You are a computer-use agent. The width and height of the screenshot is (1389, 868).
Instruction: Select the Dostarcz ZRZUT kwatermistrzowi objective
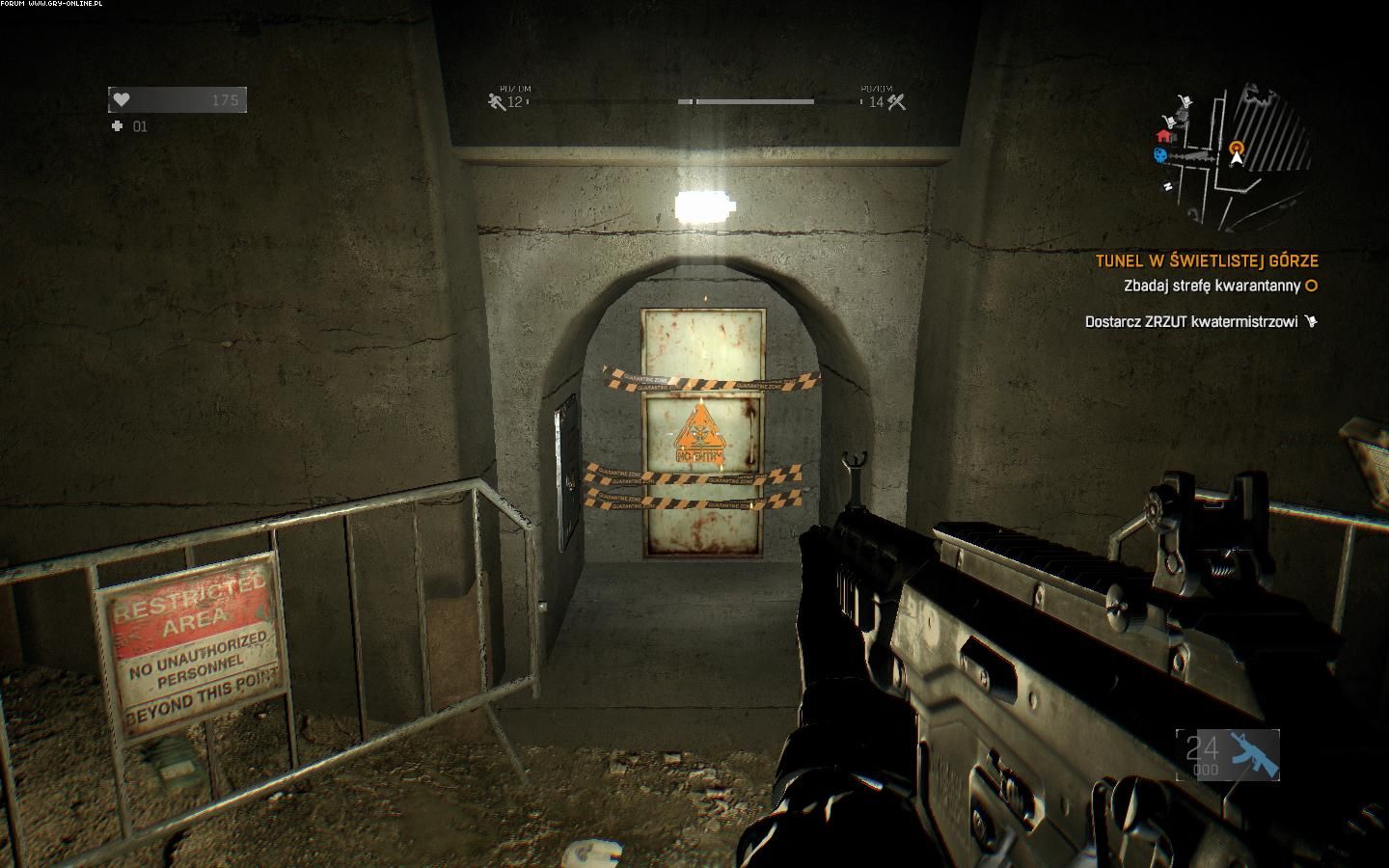(x=1191, y=321)
